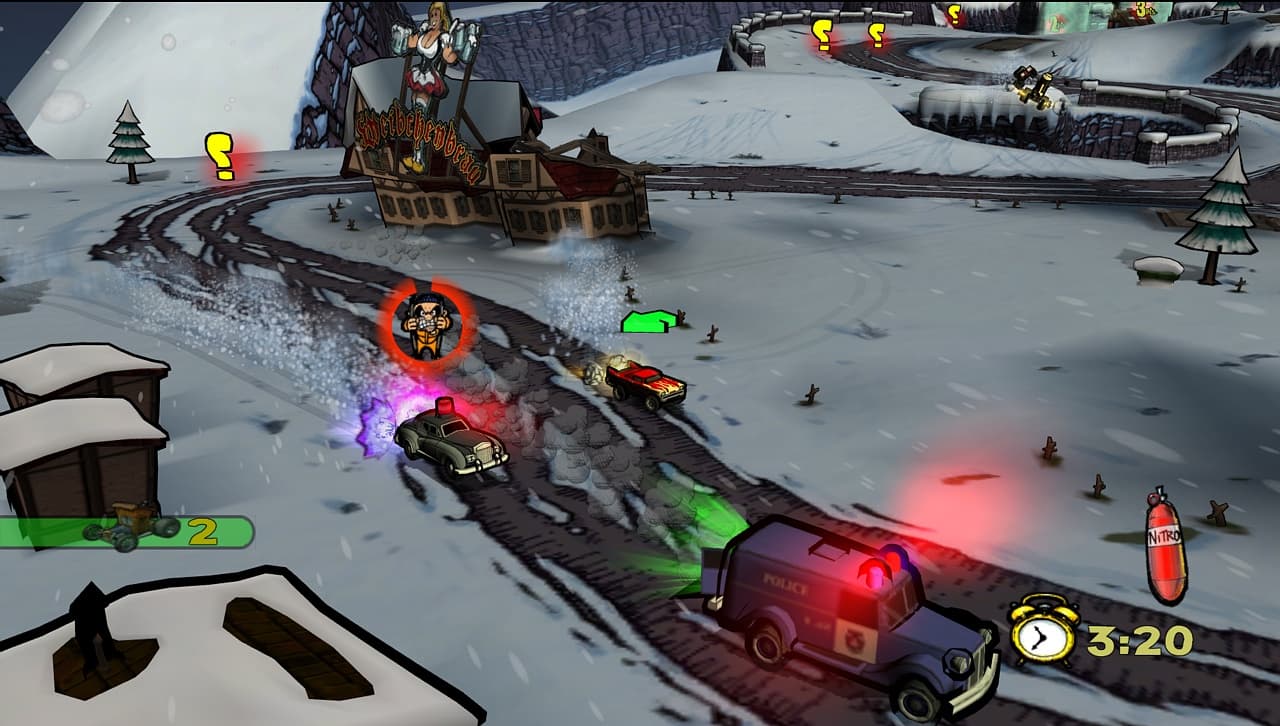
Task: Click the golden buggy crashing on the upper track
Action: (x=1030, y=88)
